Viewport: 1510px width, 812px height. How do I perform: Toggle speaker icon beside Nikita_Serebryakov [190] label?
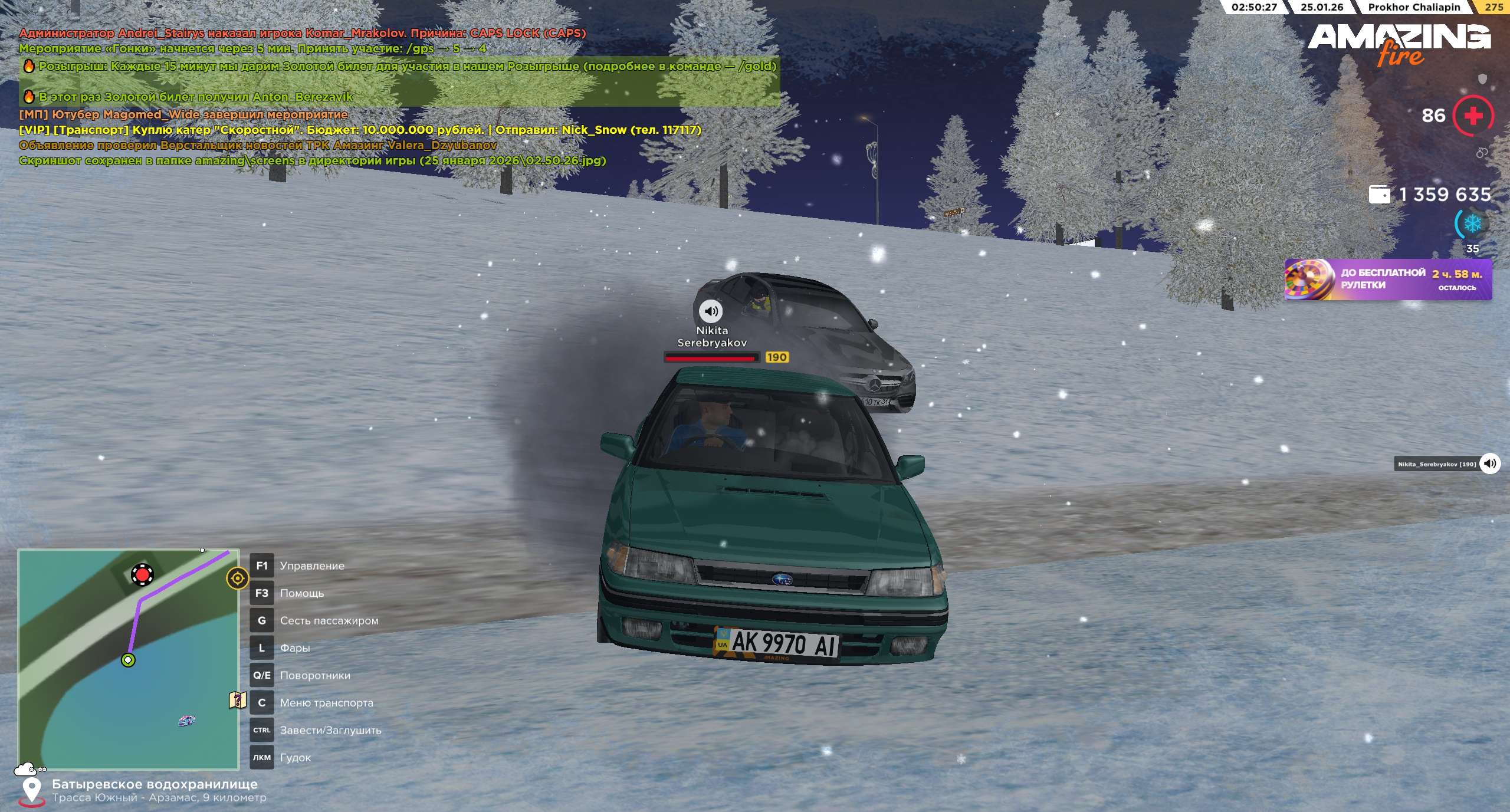(1489, 463)
